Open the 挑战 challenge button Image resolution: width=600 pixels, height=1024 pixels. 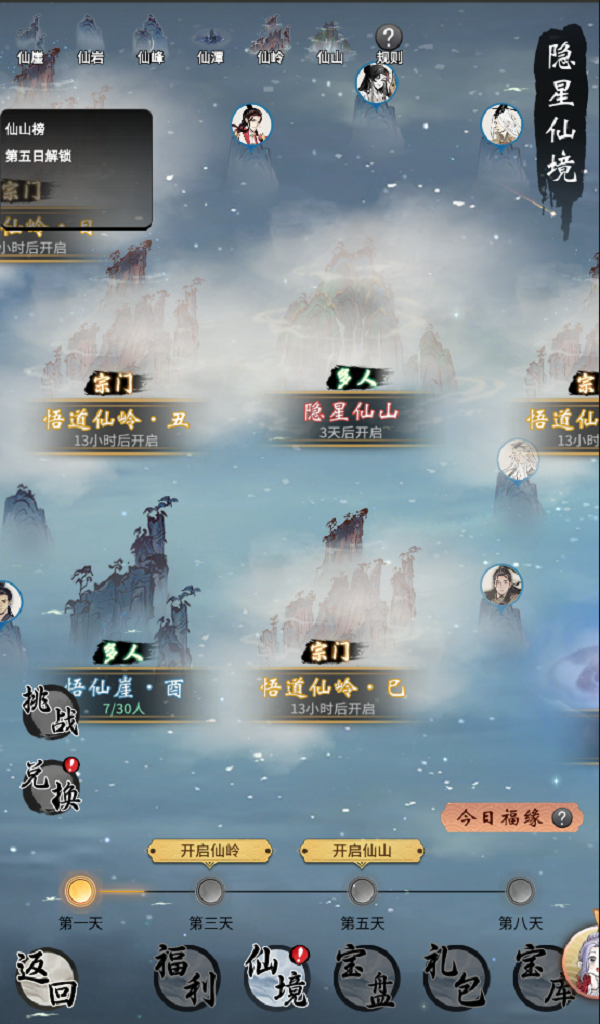50,711
